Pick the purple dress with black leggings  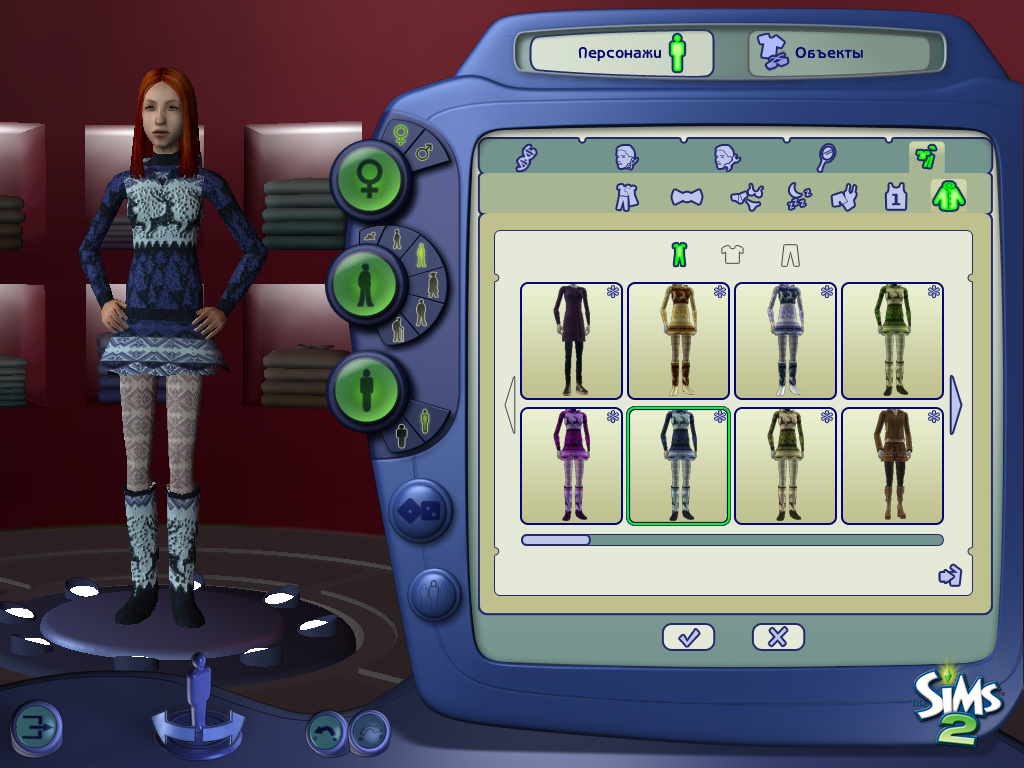572,341
